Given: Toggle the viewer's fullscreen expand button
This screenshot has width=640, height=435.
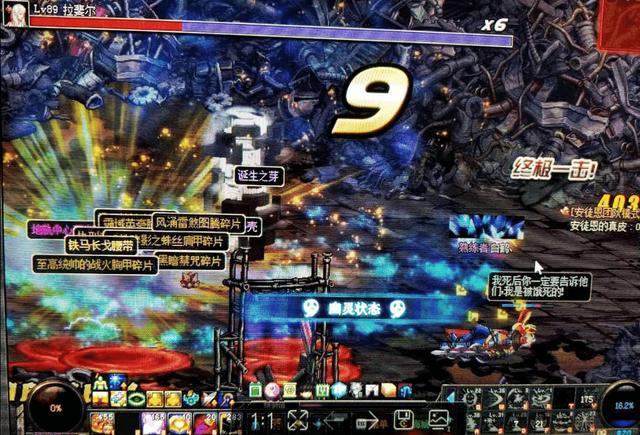Looking at the screenshot, I should pos(297,420).
